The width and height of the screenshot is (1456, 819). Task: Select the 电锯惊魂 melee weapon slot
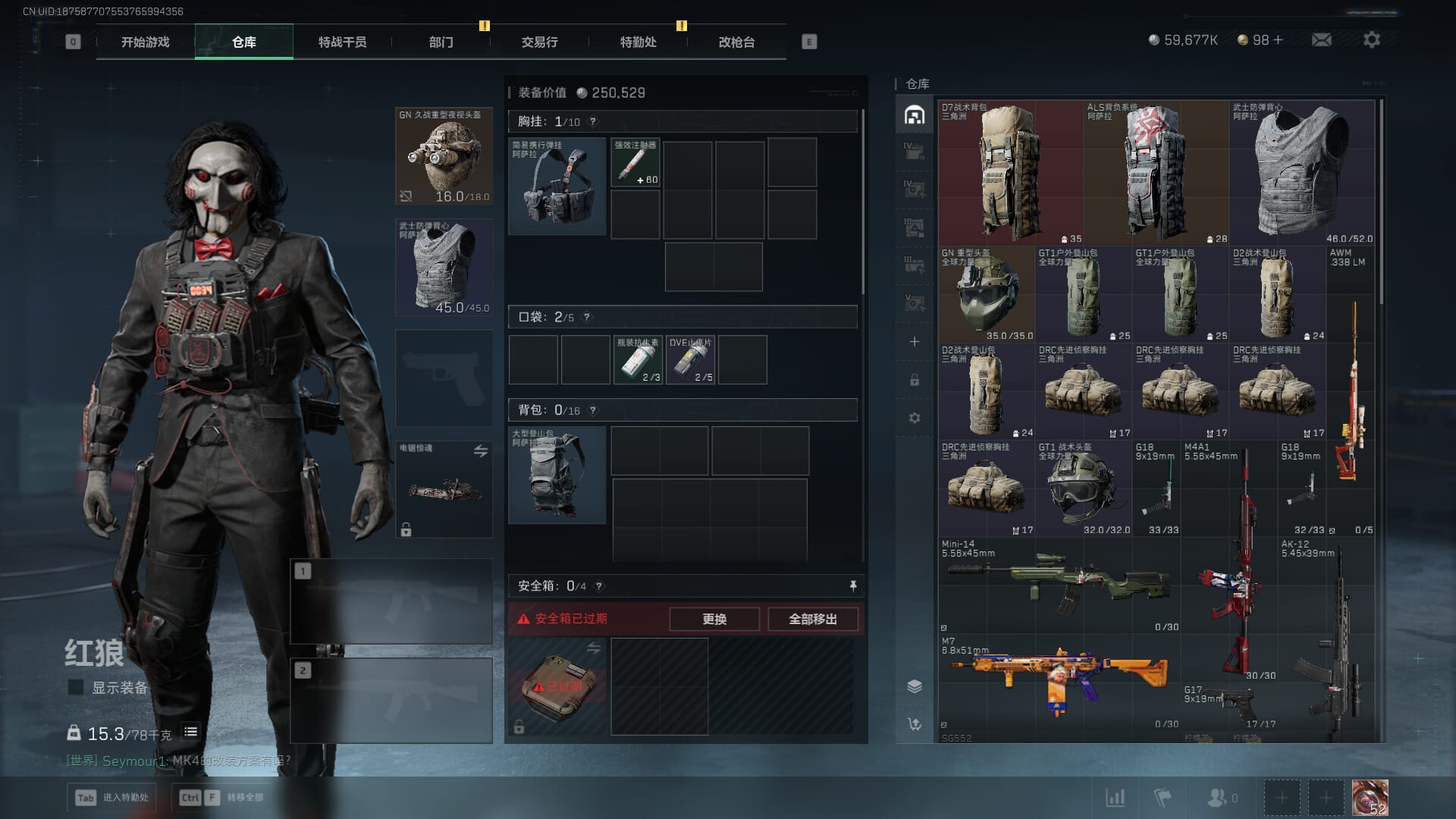click(x=444, y=489)
